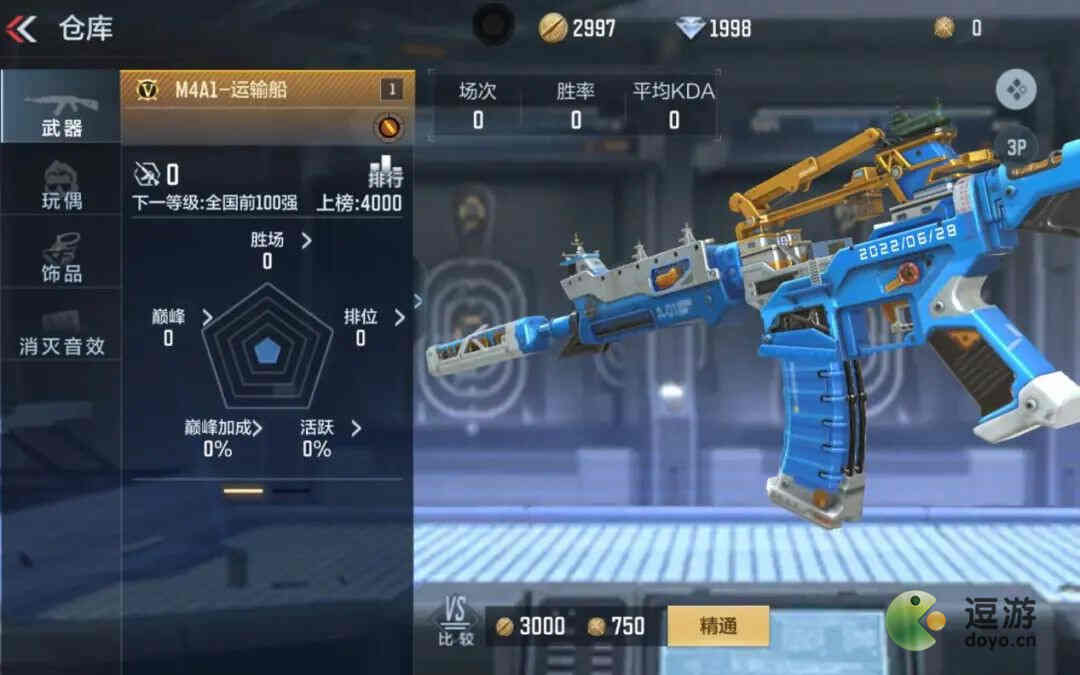The width and height of the screenshot is (1080, 675).
Task: Go back using the double-arrow button
Action: 21,28
